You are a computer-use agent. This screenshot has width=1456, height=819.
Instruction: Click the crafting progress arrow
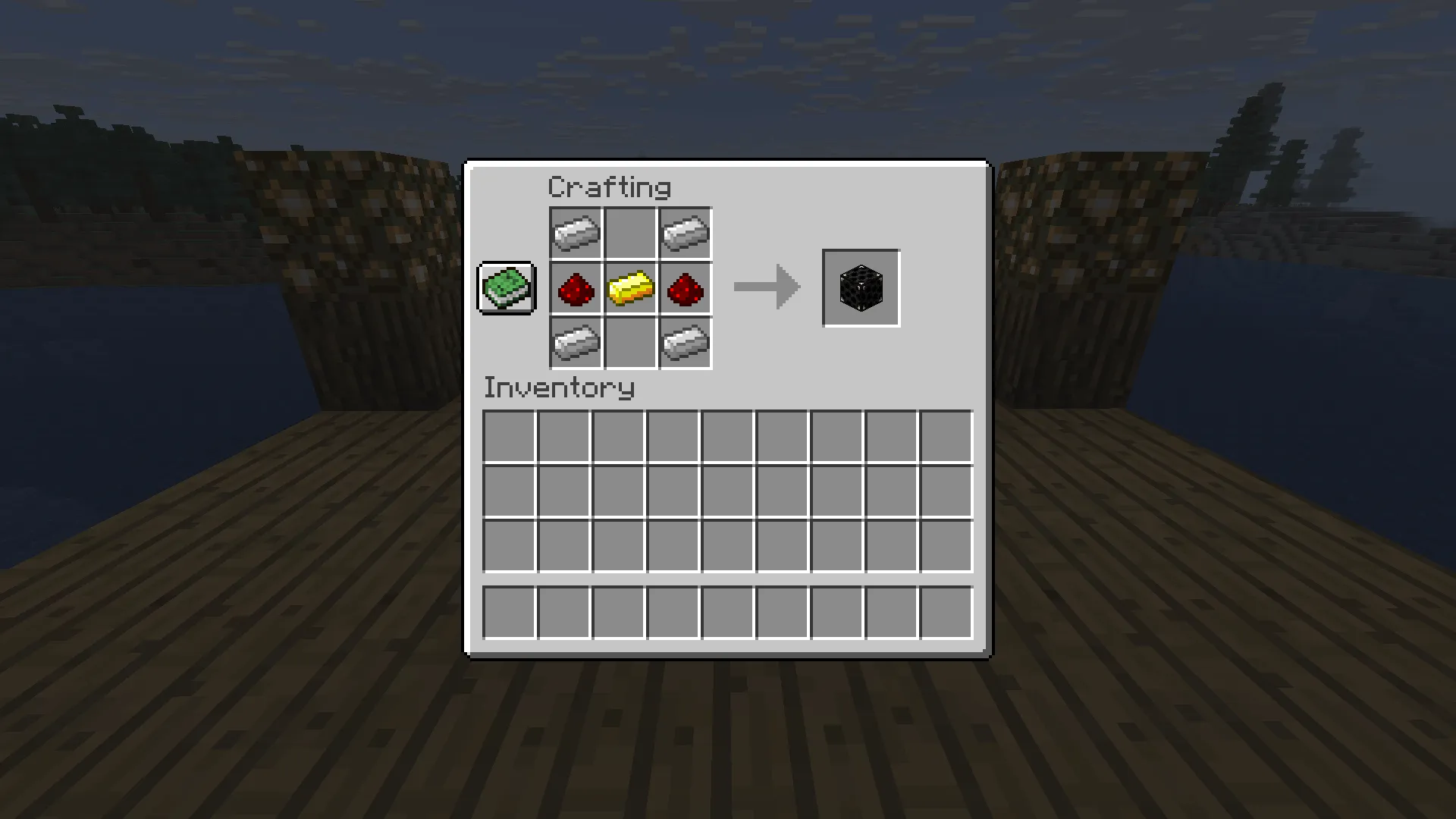point(766,287)
